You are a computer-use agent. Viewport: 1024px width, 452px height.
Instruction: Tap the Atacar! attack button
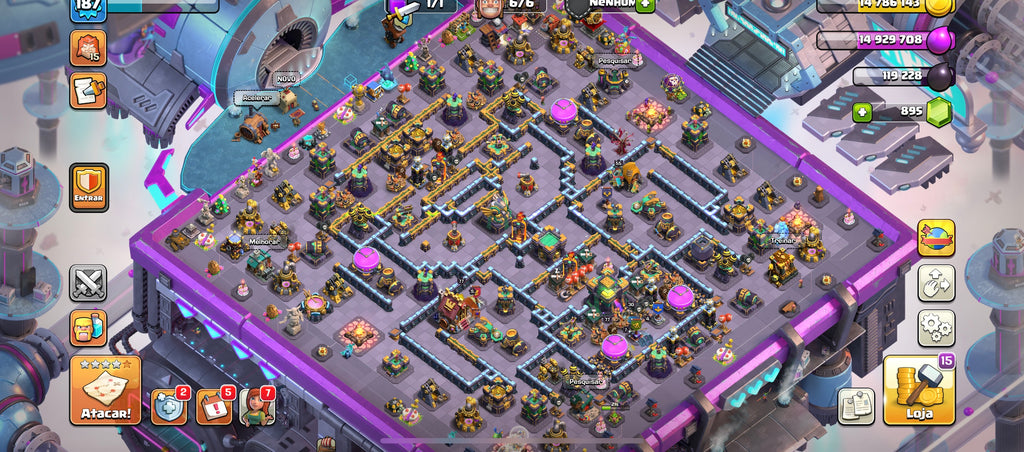pos(105,390)
